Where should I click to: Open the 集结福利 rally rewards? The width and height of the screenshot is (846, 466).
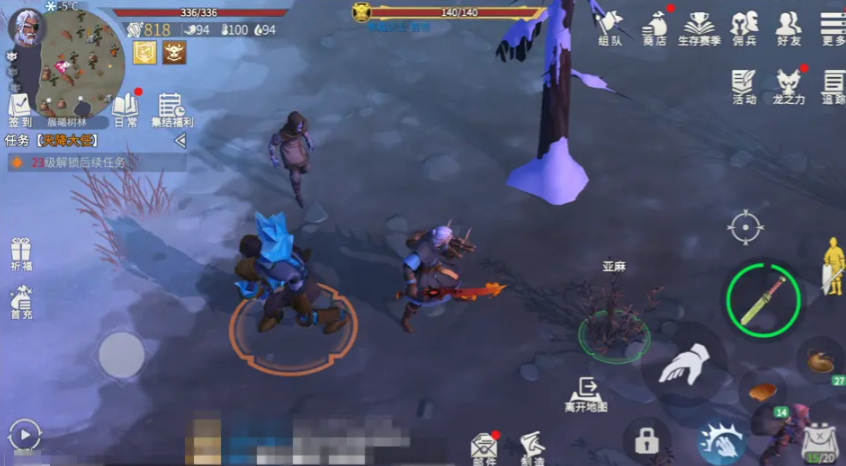(172, 108)
